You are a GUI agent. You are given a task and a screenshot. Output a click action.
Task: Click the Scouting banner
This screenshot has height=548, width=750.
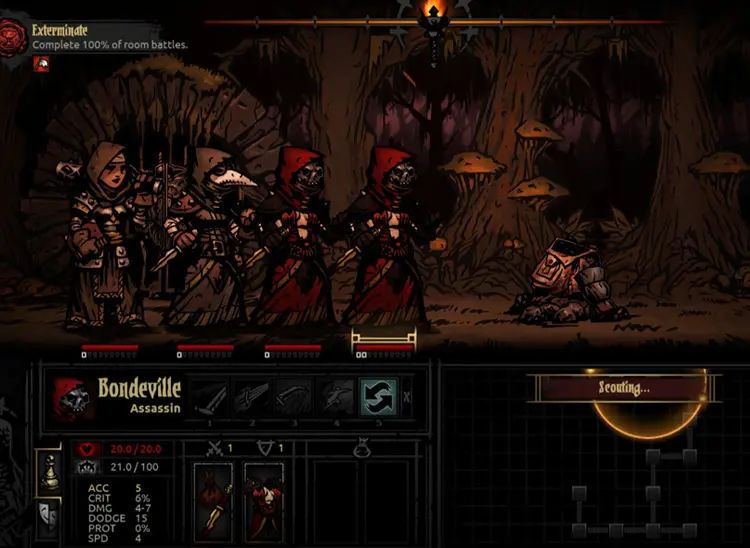point(624,388)
